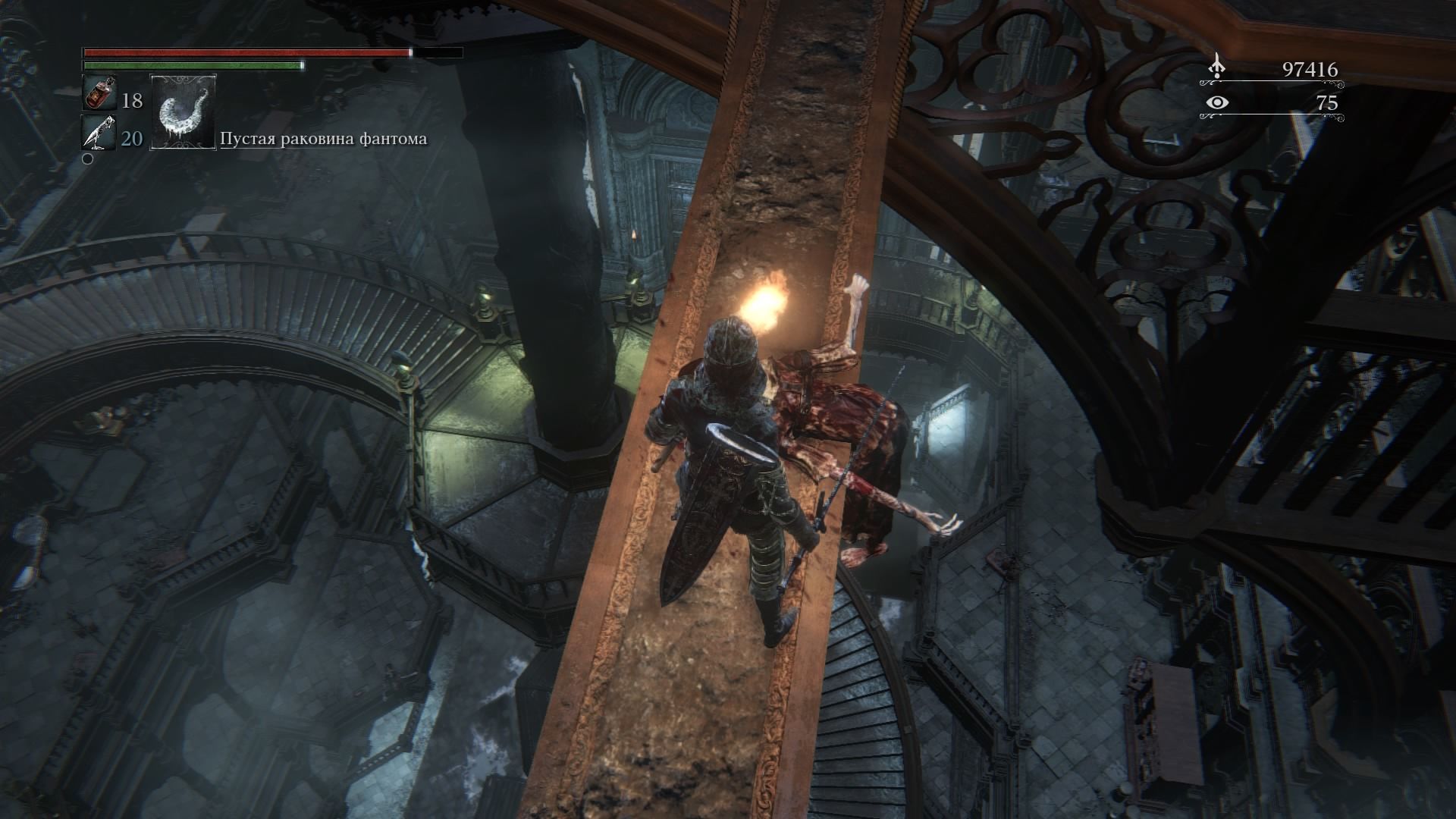Select the quicksilver bullet icon
Image resolution: width=1456 pixels, height=819 pixels.
click(x=99, y=133)
